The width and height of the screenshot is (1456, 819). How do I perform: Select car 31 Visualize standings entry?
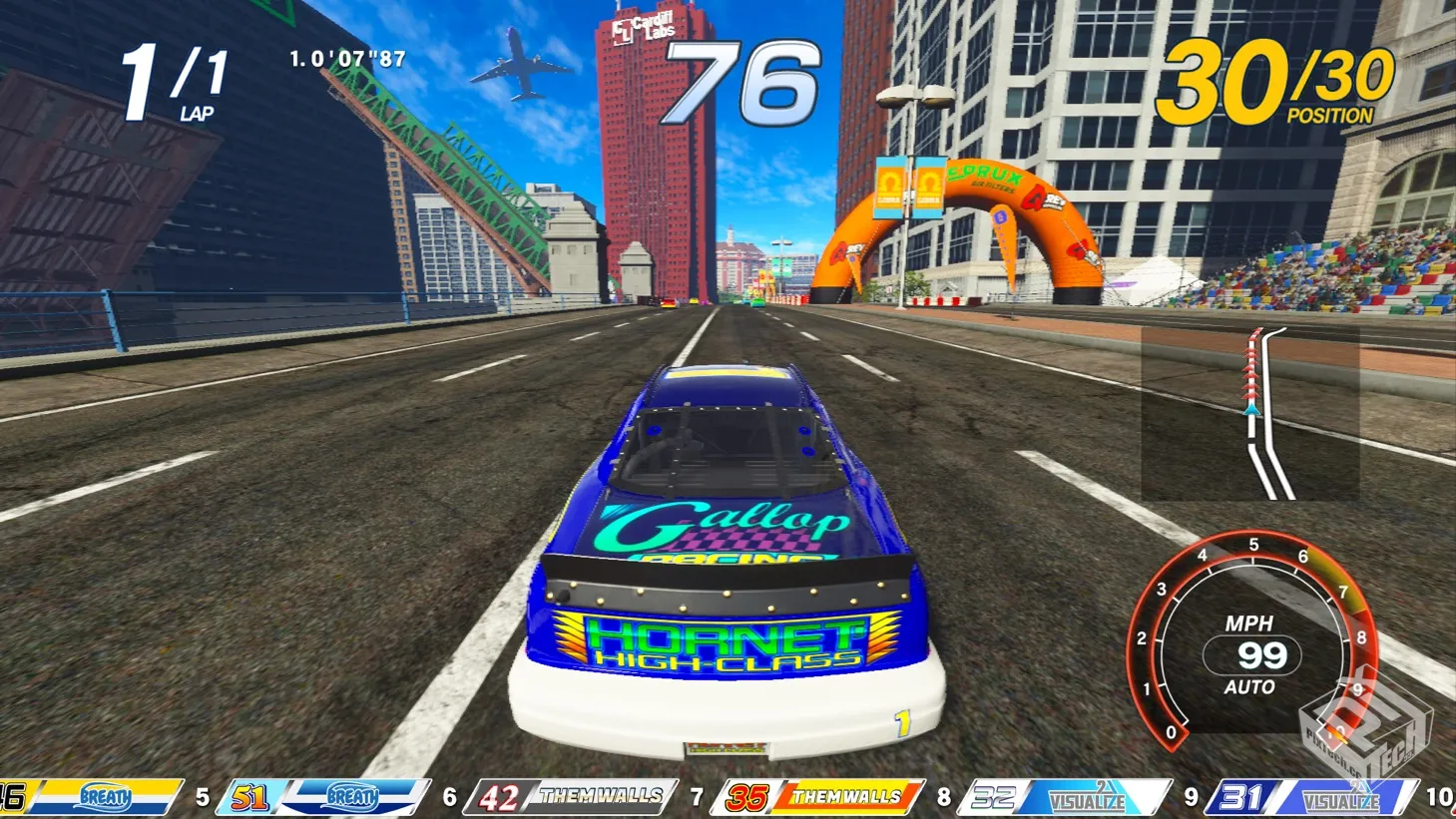pos(1311,797)
